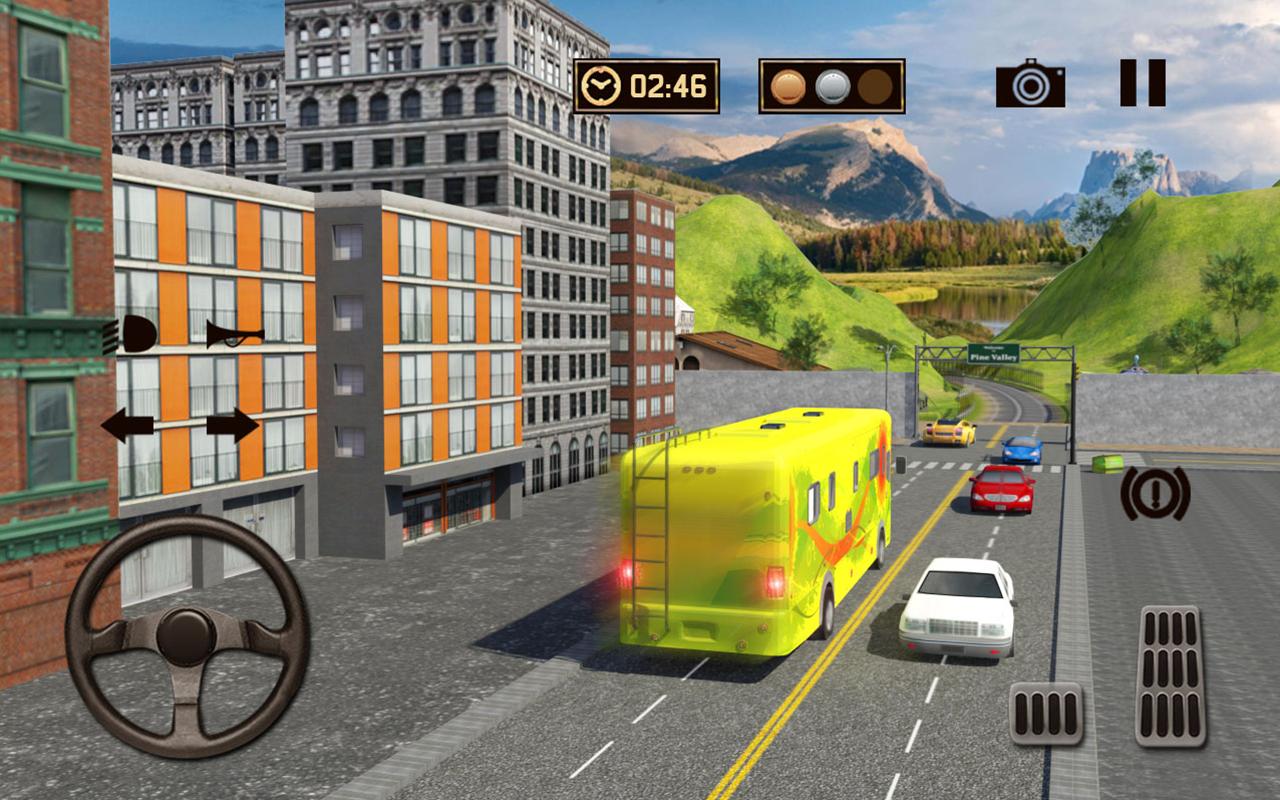Switch view with the camera icon
Image resolution: width=1280 pixels, height=800 pixels.
coord(1030,84)
